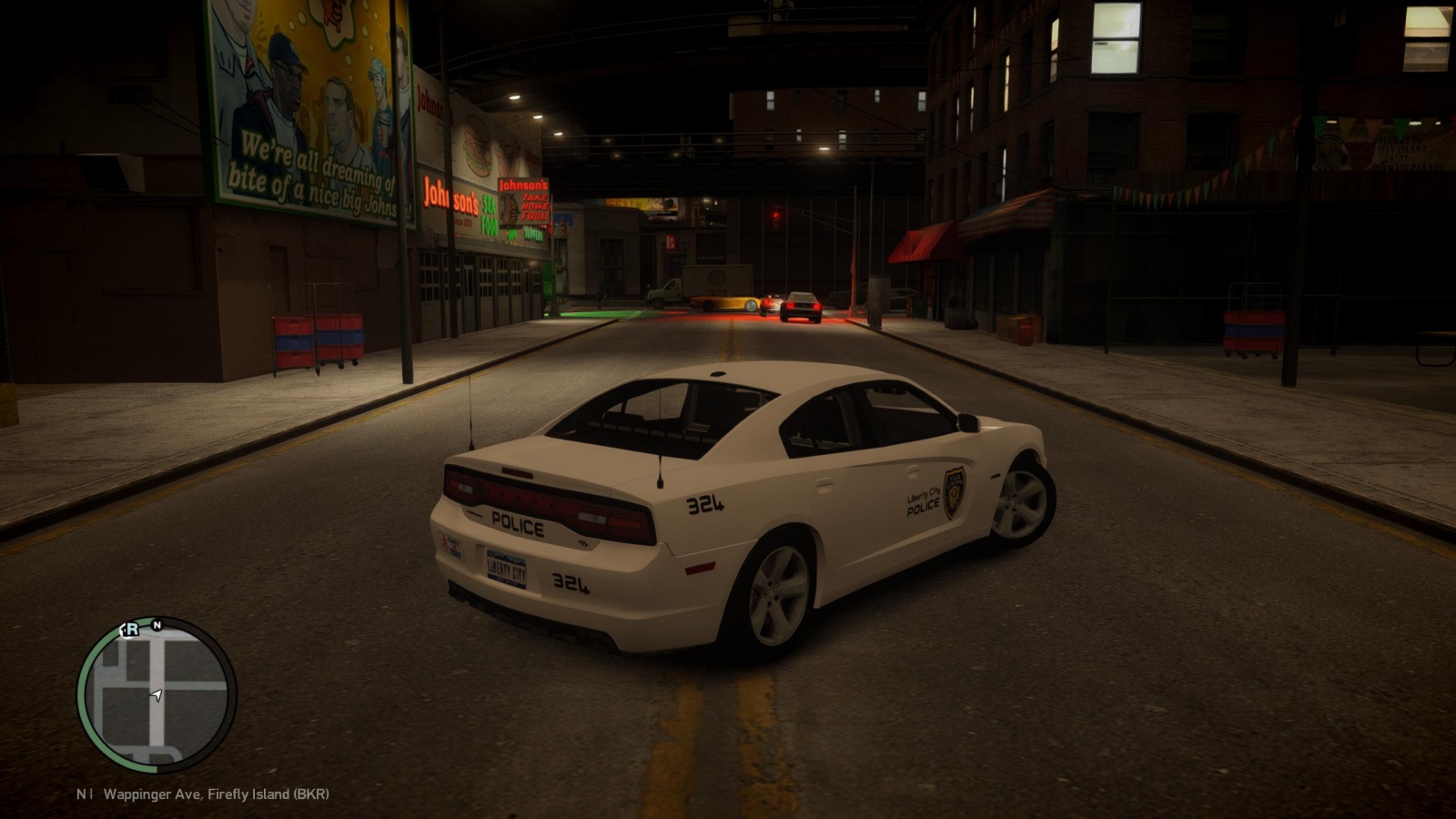This screenshot has height=819, width=1456.
Task: Click the circular minimap radar
Action: click(157, 695)
